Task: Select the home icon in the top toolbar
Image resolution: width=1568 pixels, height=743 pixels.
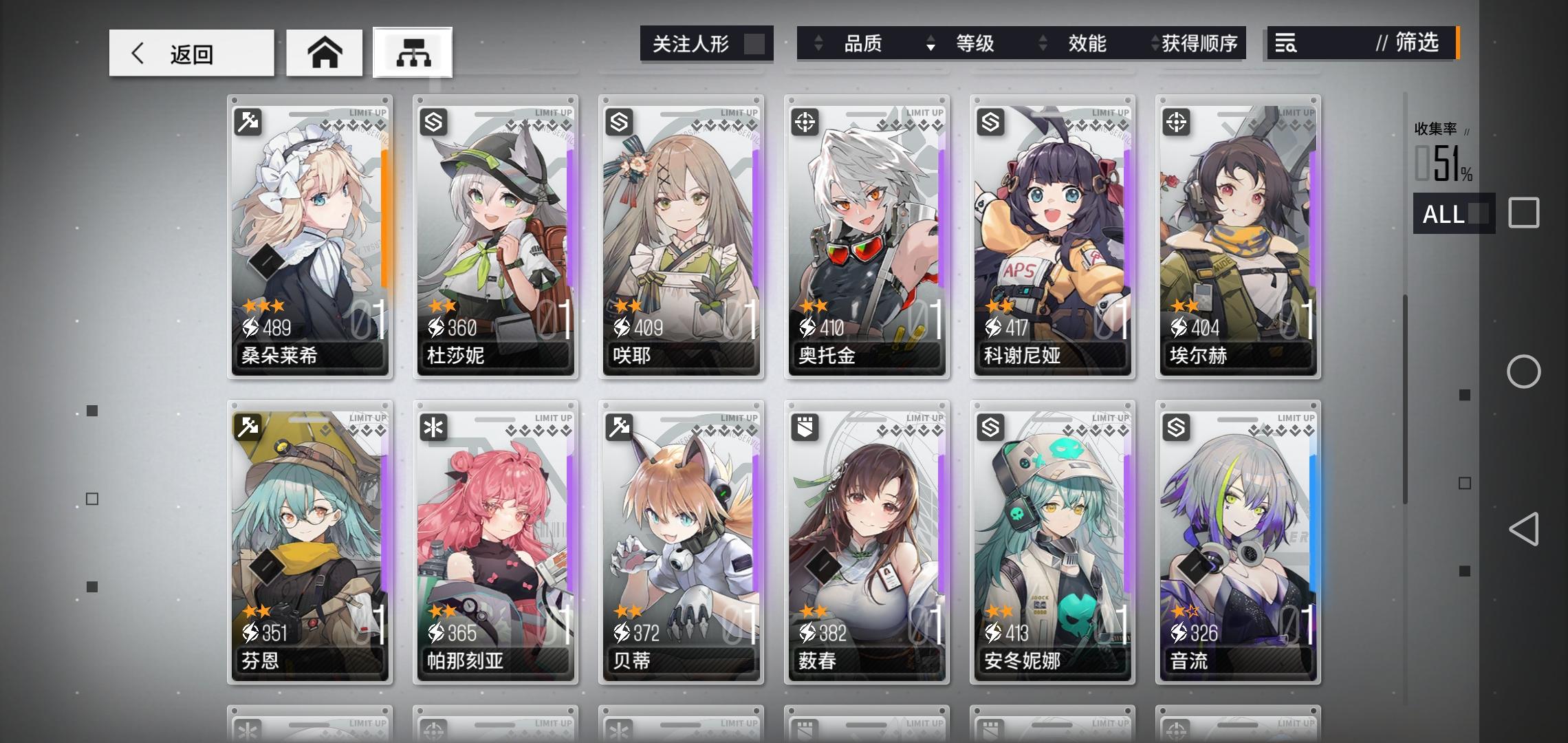Action: [x=324, y=52]
